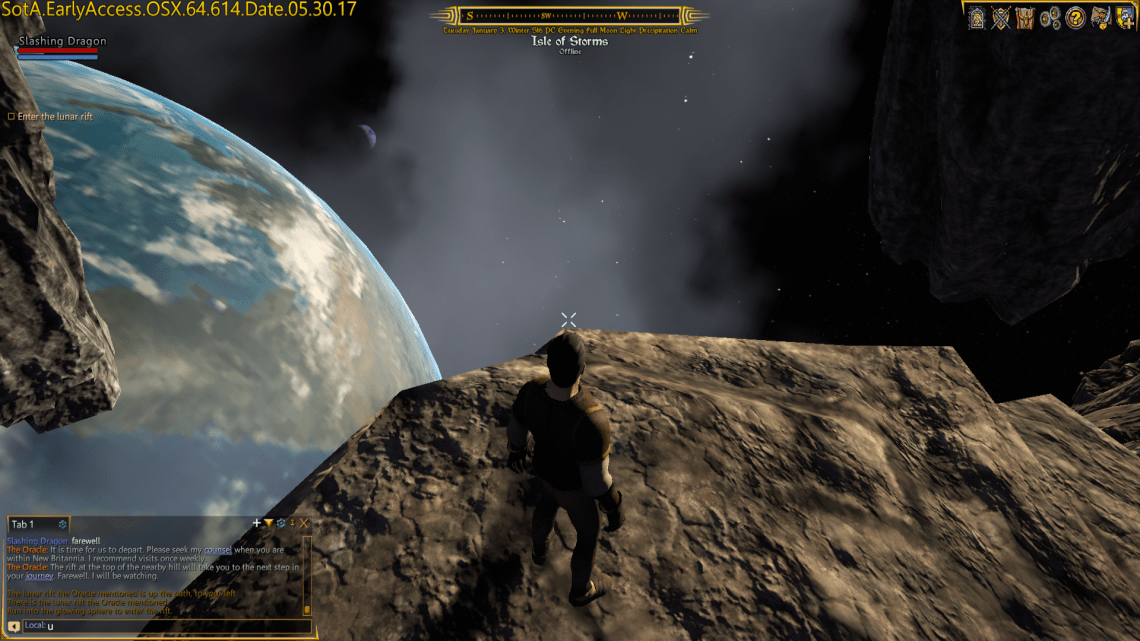Open the chat filter funnel
1140x641 pixels.
(x=268, y=523)
